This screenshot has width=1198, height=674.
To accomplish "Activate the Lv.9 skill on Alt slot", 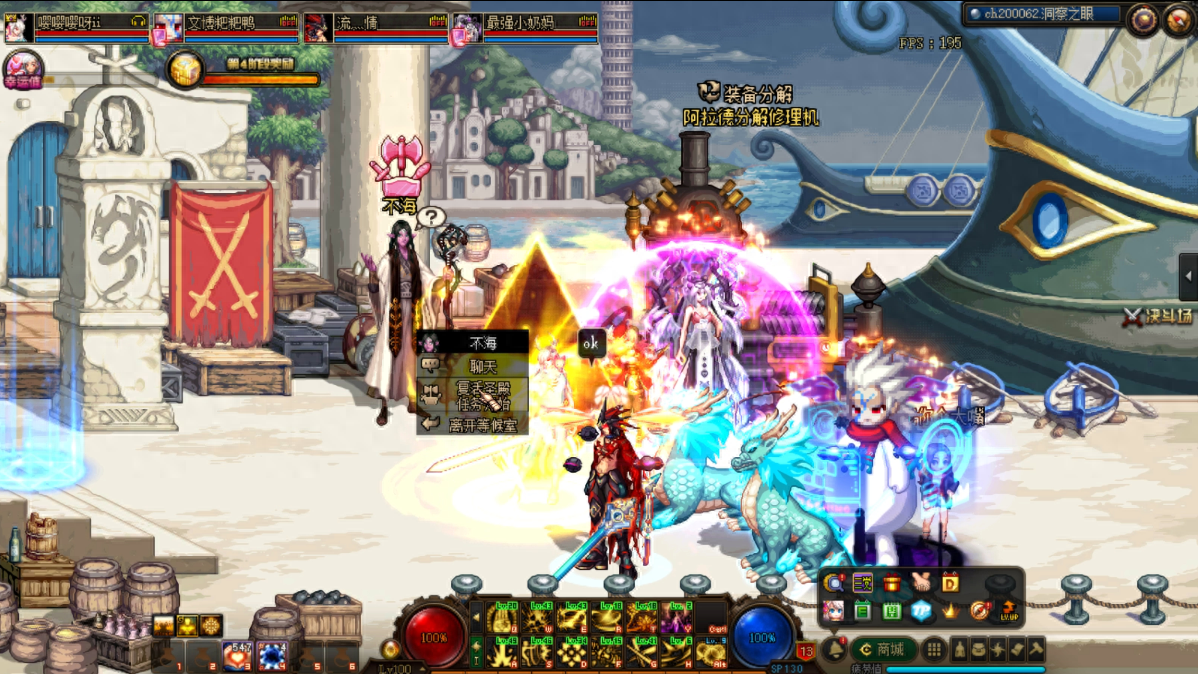I will 711,651.
